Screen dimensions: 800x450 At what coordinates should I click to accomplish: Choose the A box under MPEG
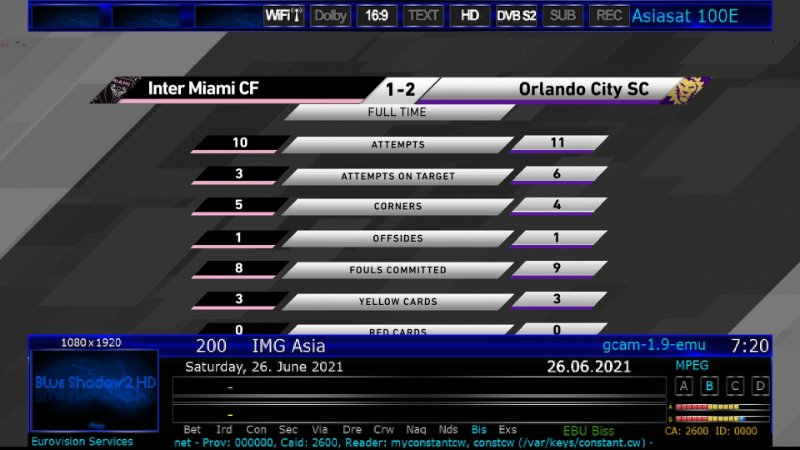point(684,386)
